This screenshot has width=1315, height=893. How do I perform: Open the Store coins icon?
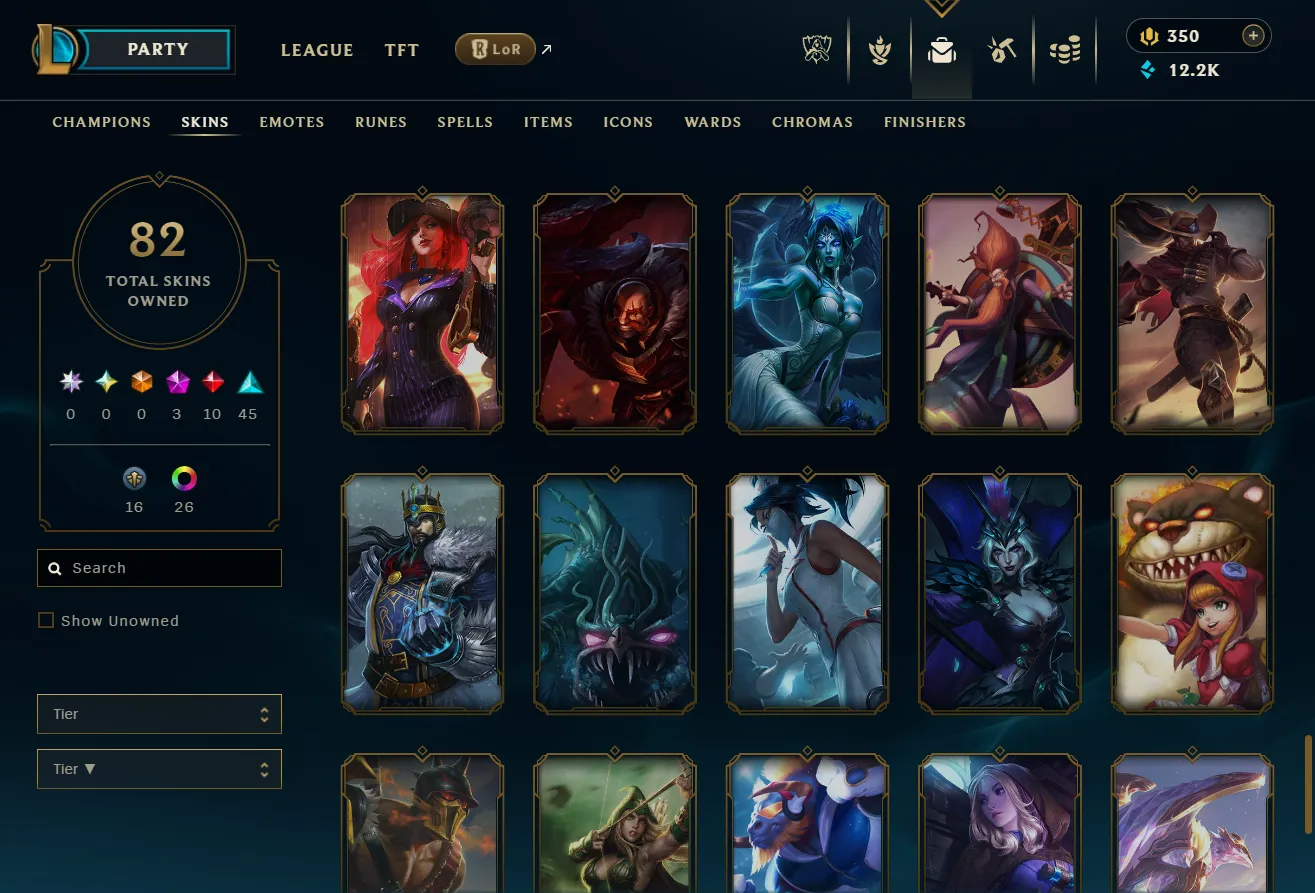(1065, 48)
